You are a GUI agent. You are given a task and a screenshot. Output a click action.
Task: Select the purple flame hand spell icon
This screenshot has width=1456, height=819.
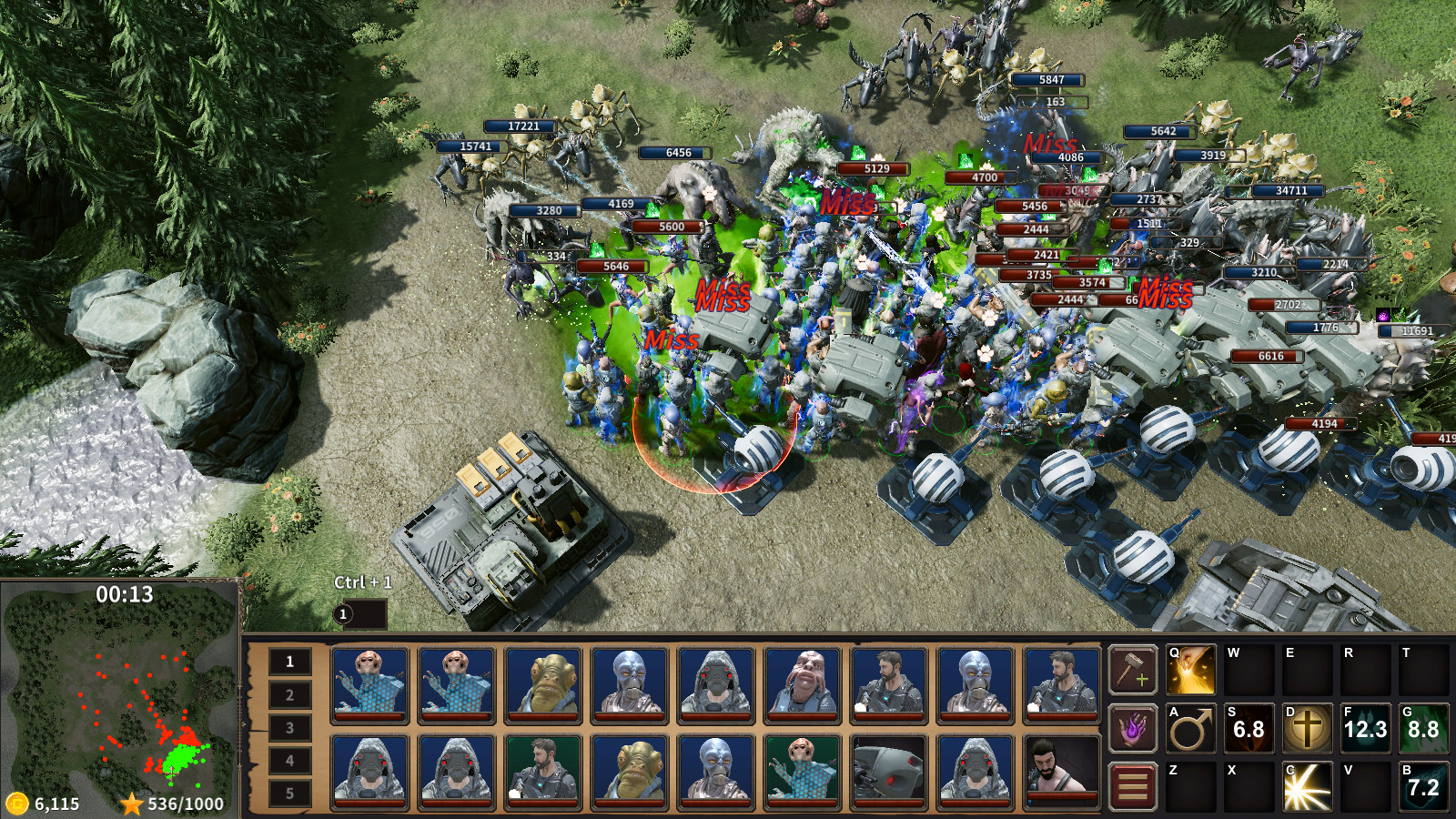[1132, 729]
